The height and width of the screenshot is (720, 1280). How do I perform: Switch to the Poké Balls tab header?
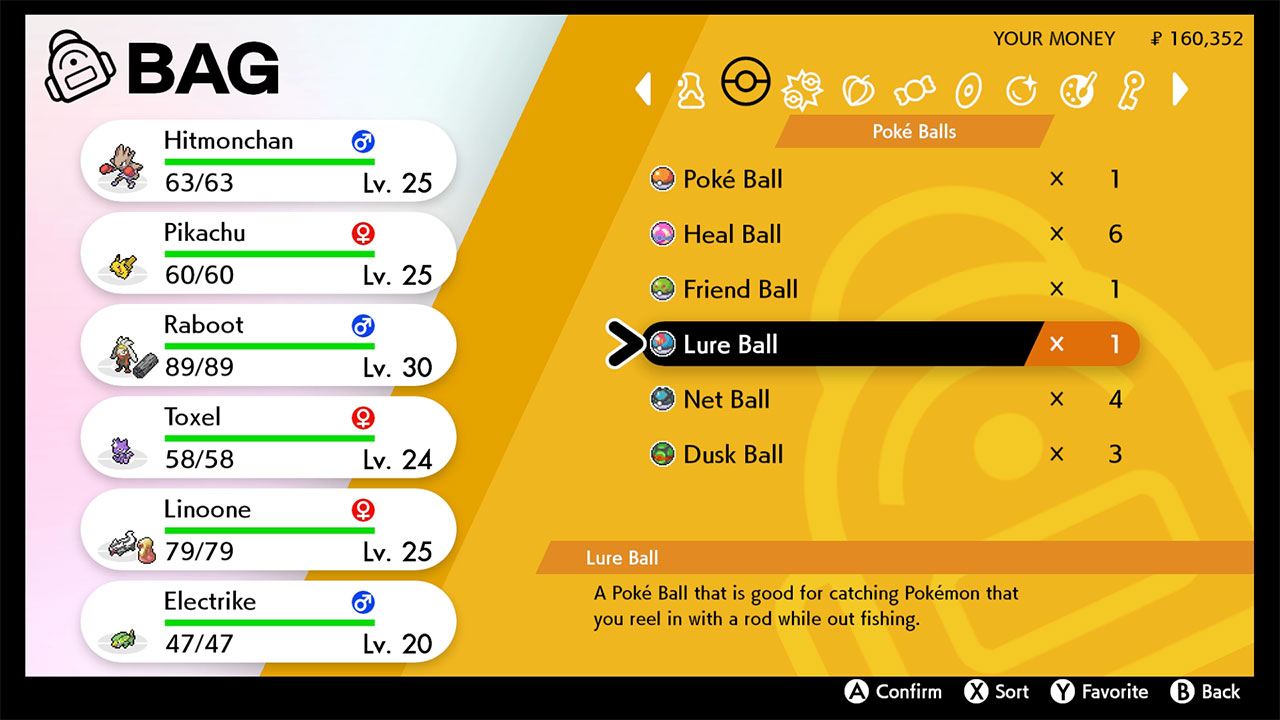pos(914,131)
